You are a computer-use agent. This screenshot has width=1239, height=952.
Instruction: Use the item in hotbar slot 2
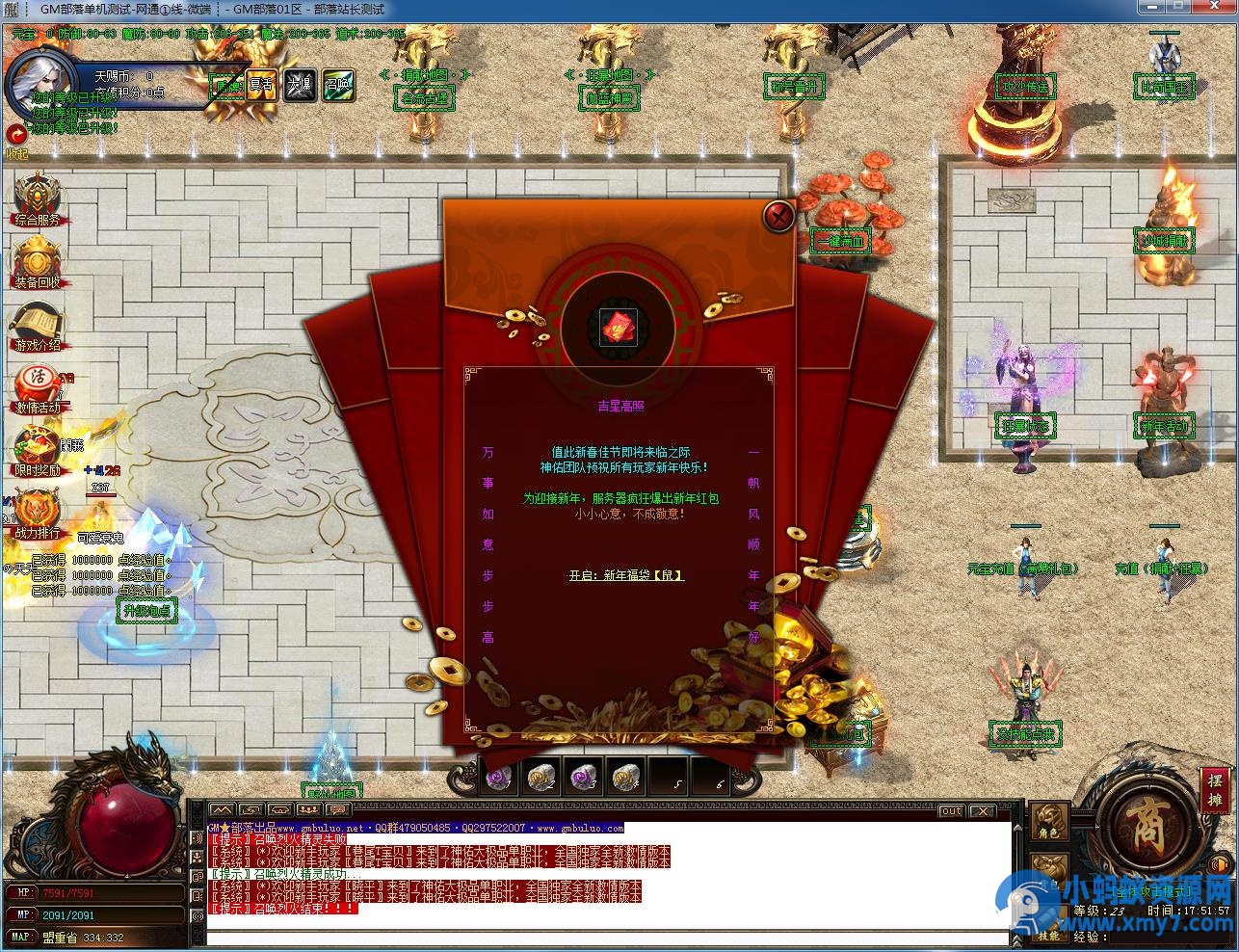pos(540,777)
